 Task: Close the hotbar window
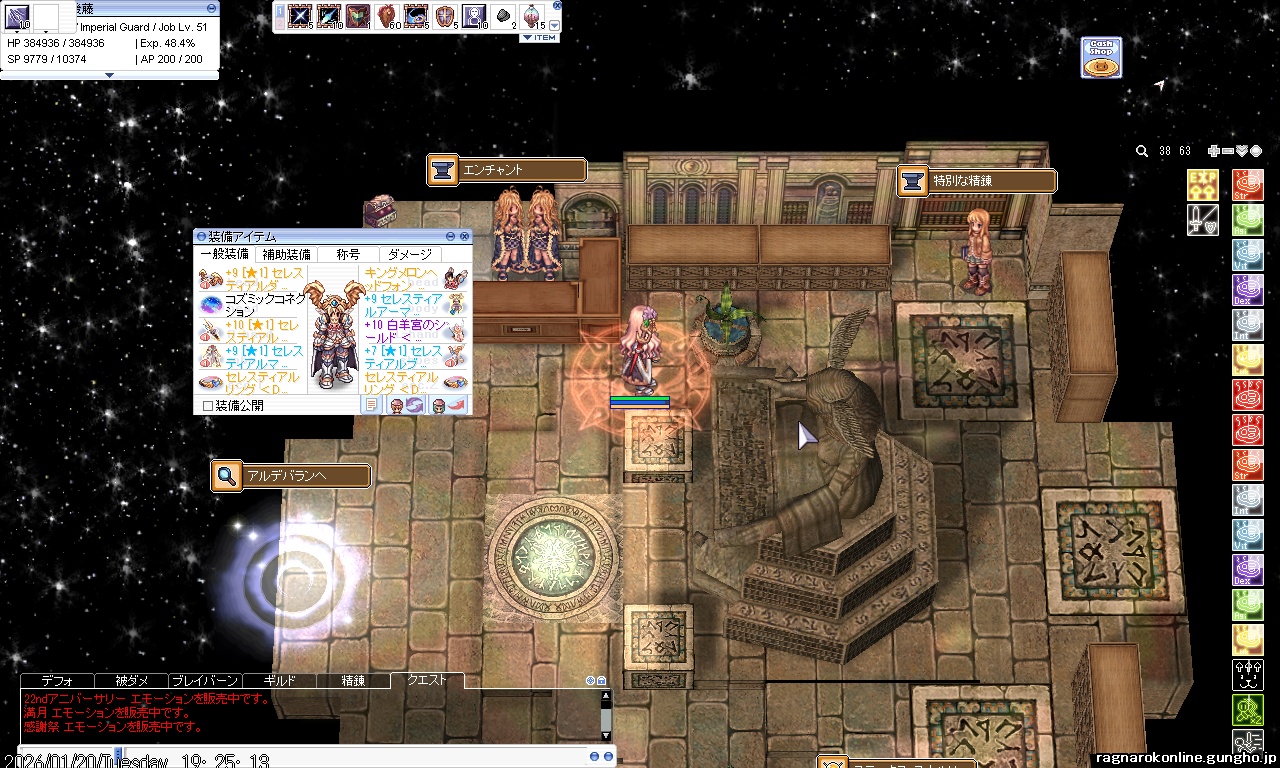pyautogui.click(x=557, y=5)
